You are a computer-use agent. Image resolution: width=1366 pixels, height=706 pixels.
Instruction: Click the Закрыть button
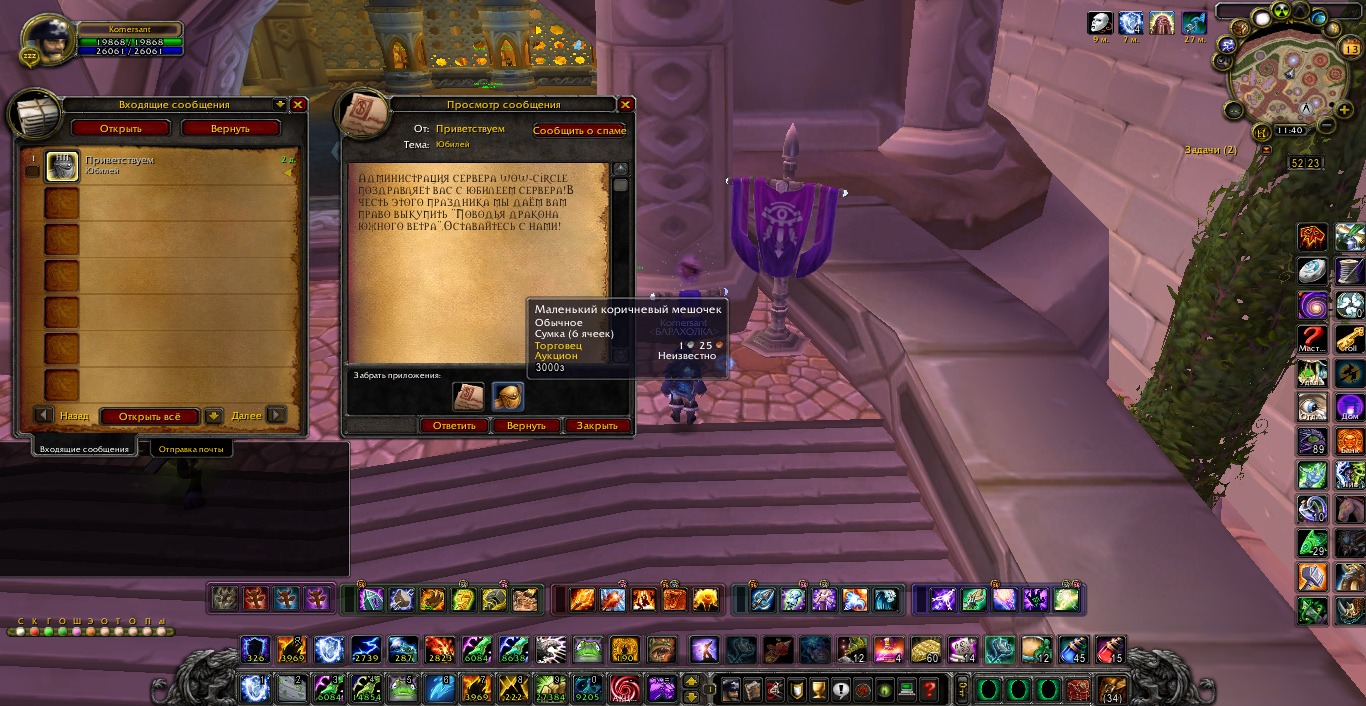tap(598, 425)
